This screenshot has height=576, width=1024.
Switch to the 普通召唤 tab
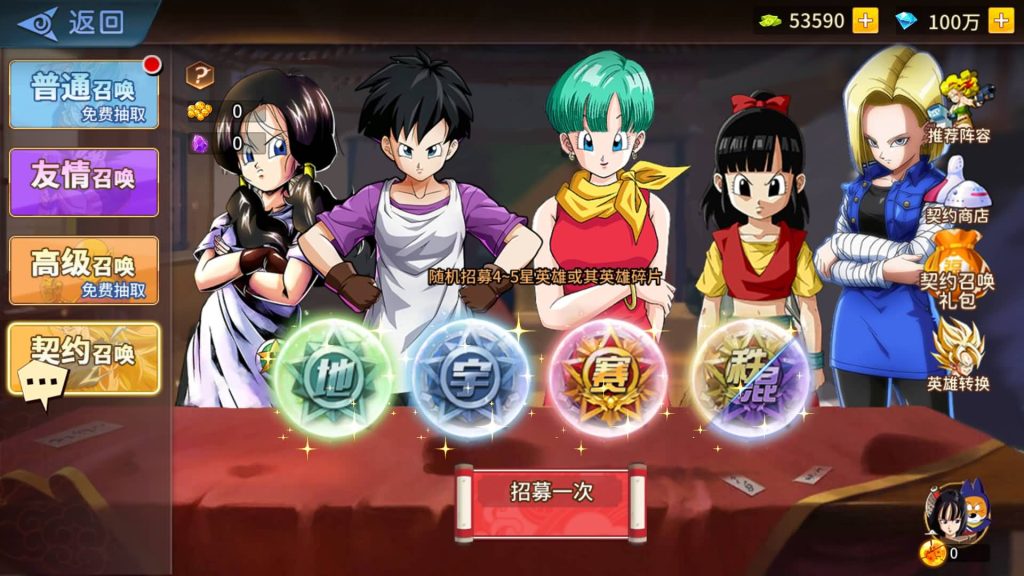(x=84, y=95)
